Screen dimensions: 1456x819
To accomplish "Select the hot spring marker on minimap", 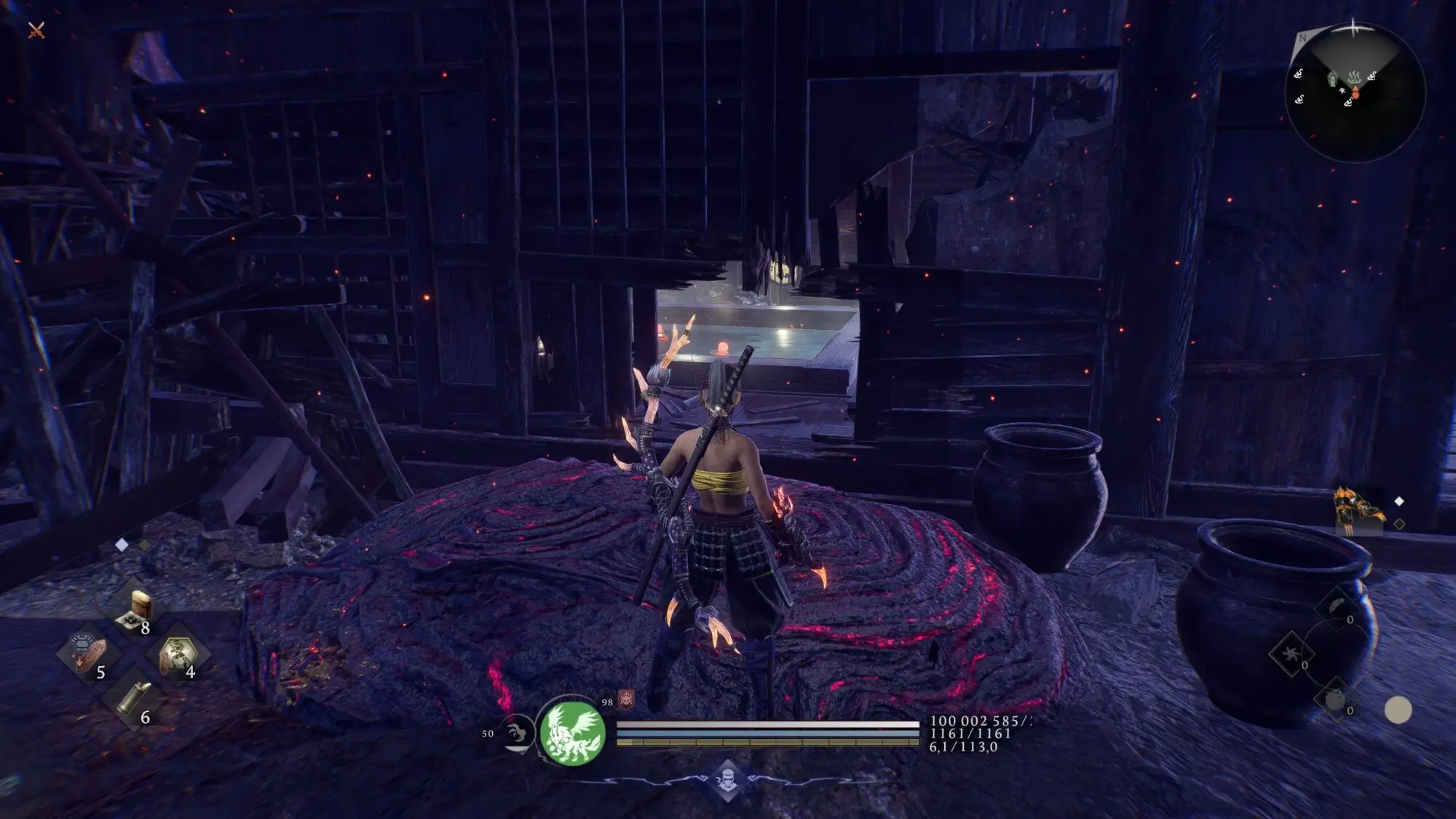I will click(x=1354, y=76).
